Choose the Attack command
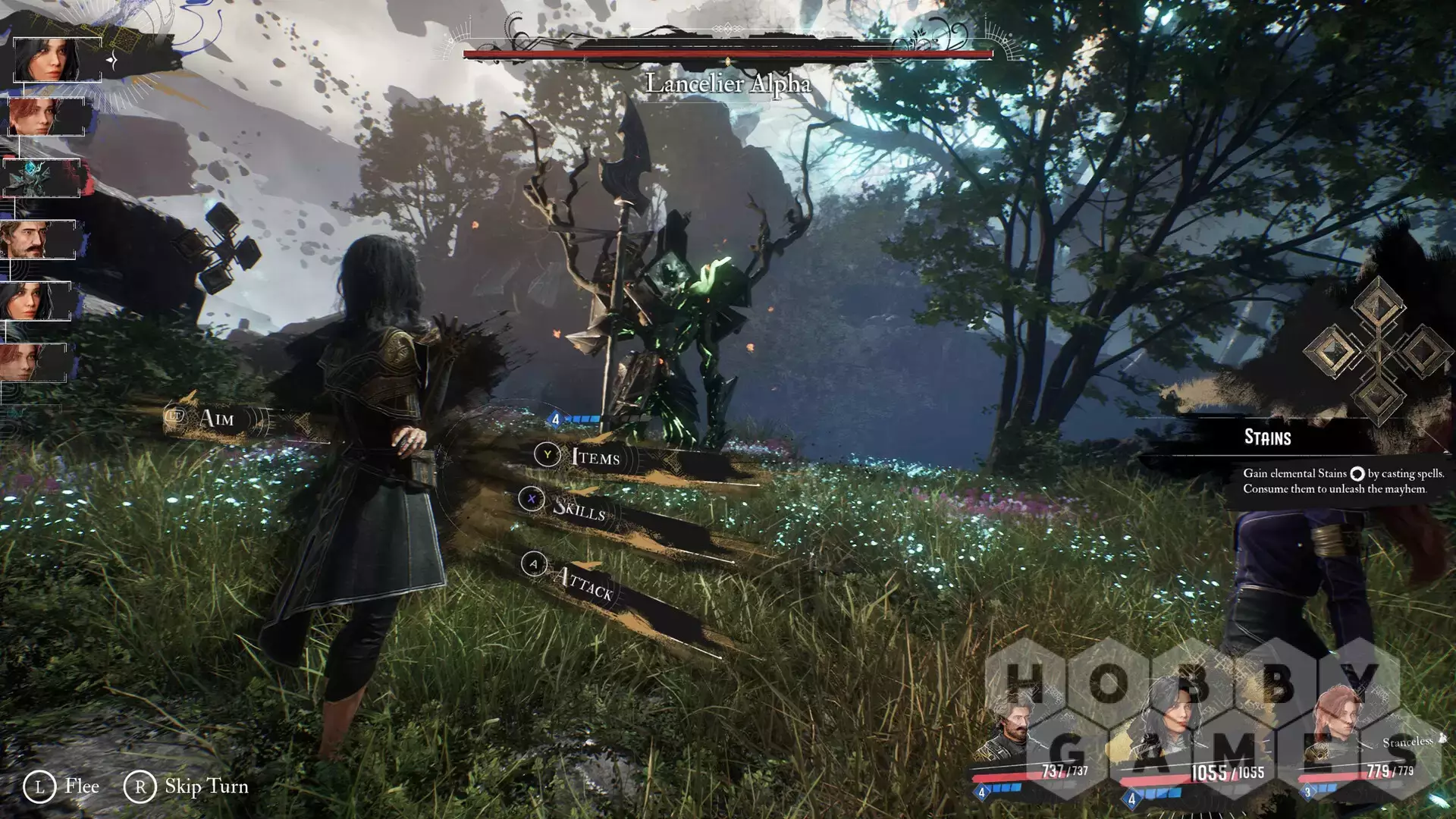1456x819 pixels. coord(582,582)
